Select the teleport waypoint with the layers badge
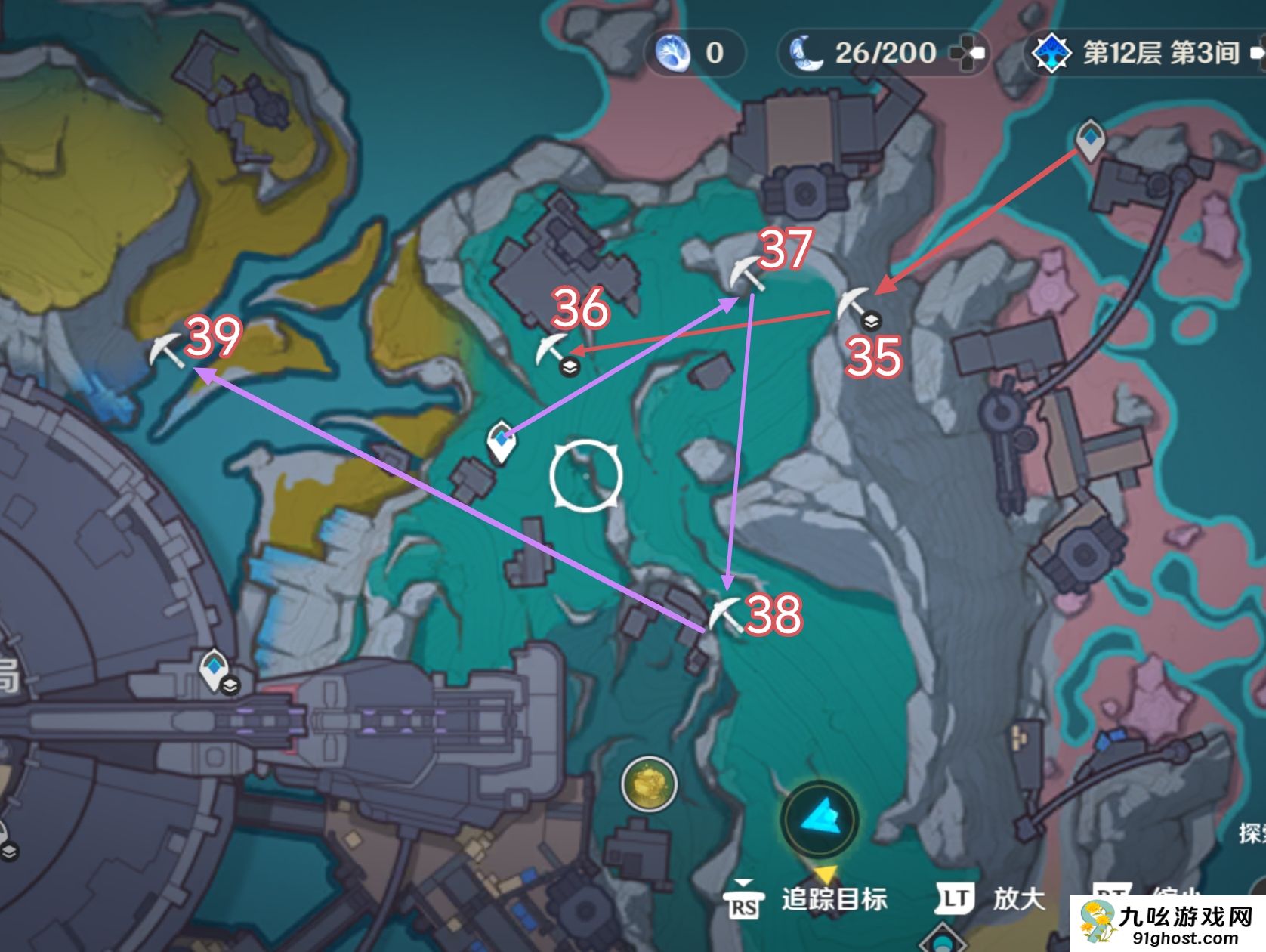 point(215,668)
